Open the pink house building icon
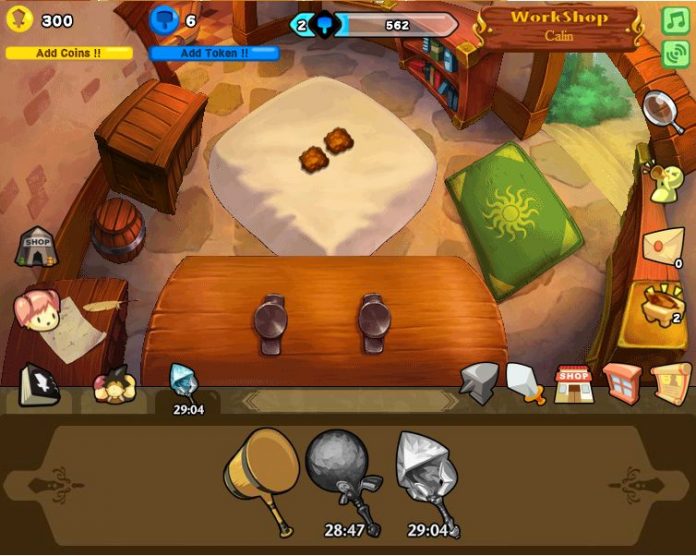 coord(622,384)
